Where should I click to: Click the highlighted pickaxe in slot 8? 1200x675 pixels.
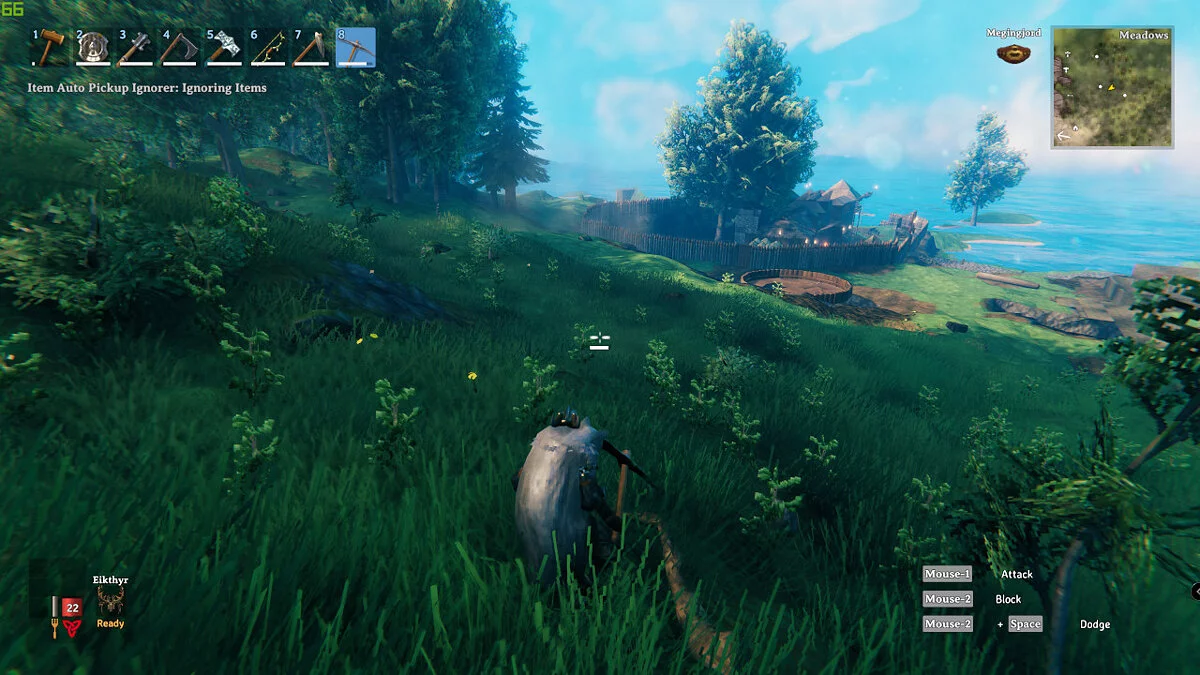(x=355, y=47)
